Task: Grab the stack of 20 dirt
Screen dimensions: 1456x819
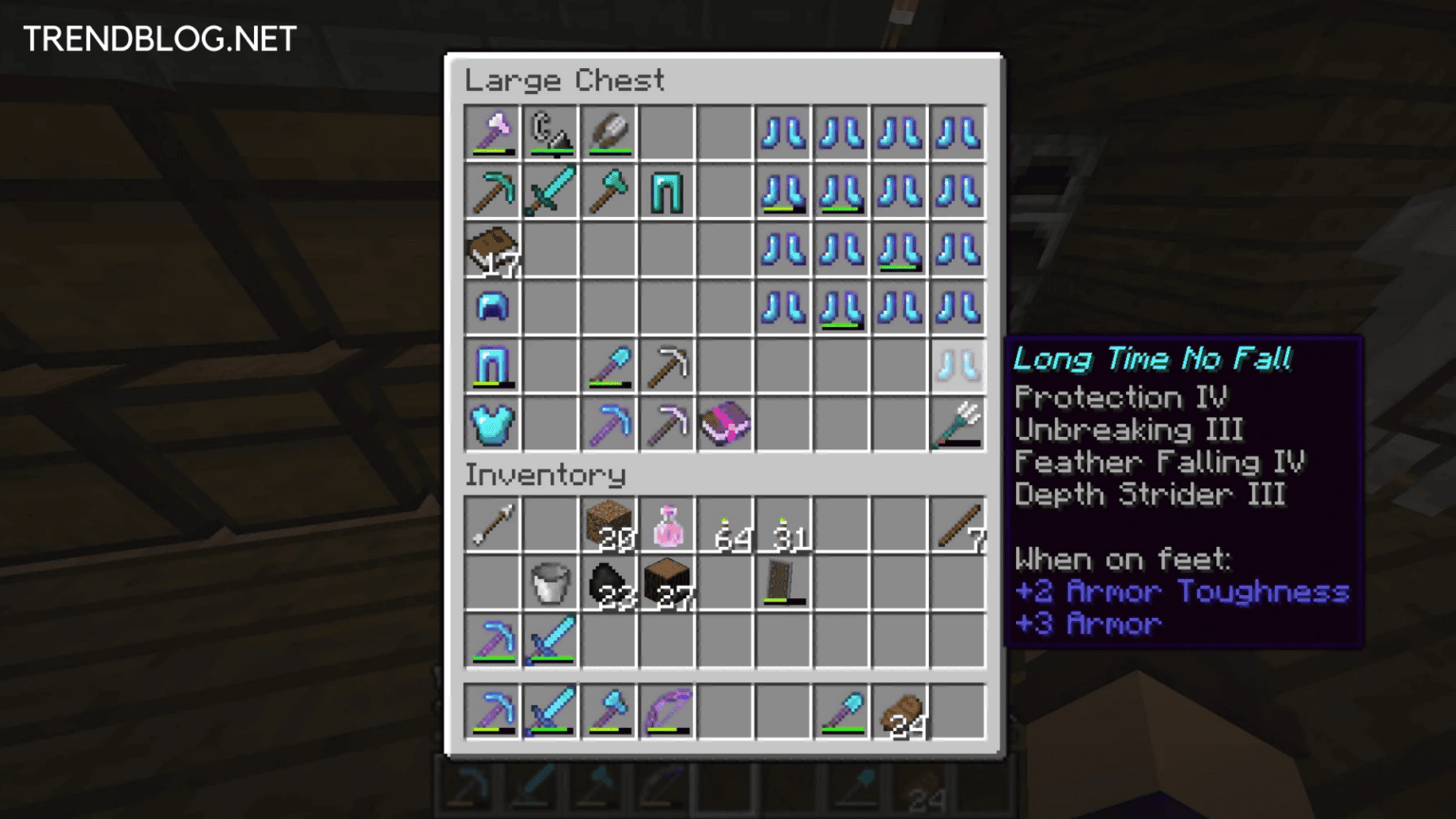Action: 609,524
